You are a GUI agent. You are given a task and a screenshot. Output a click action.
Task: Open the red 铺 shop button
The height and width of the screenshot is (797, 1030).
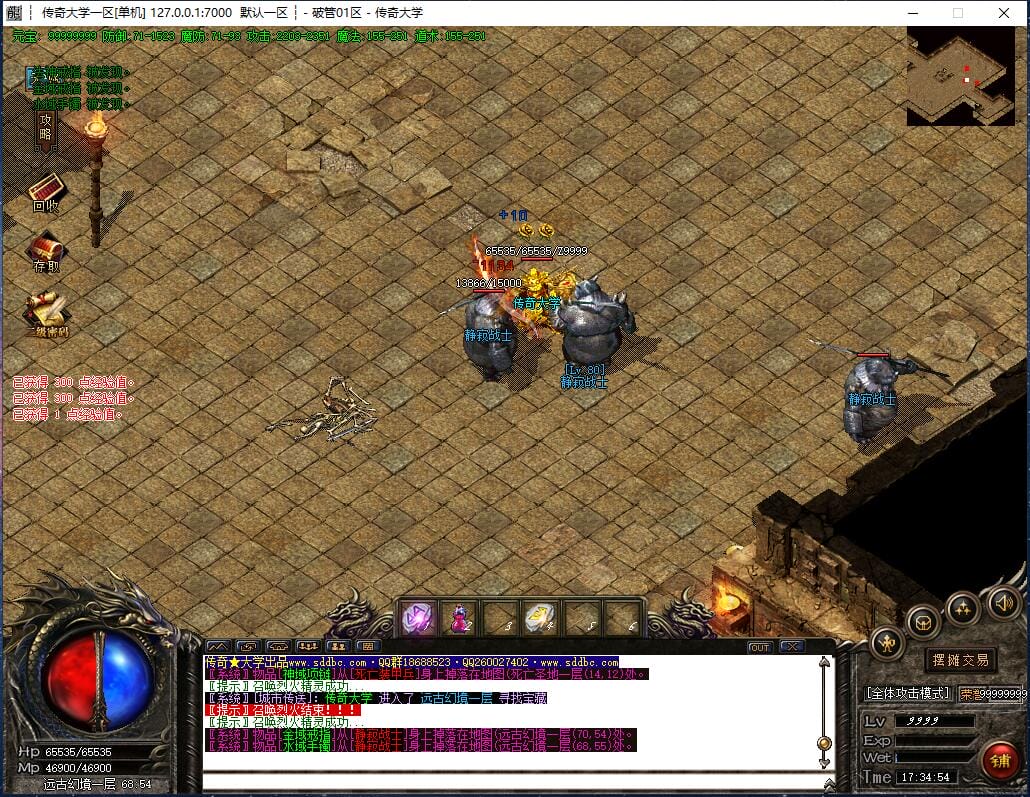pos(999,759)
